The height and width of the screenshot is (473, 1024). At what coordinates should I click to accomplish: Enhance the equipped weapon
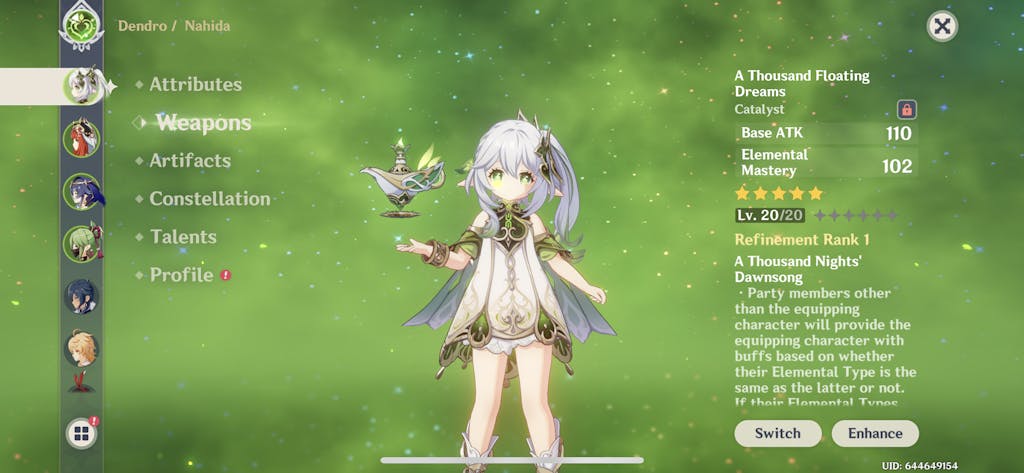[x=875, y=433]
